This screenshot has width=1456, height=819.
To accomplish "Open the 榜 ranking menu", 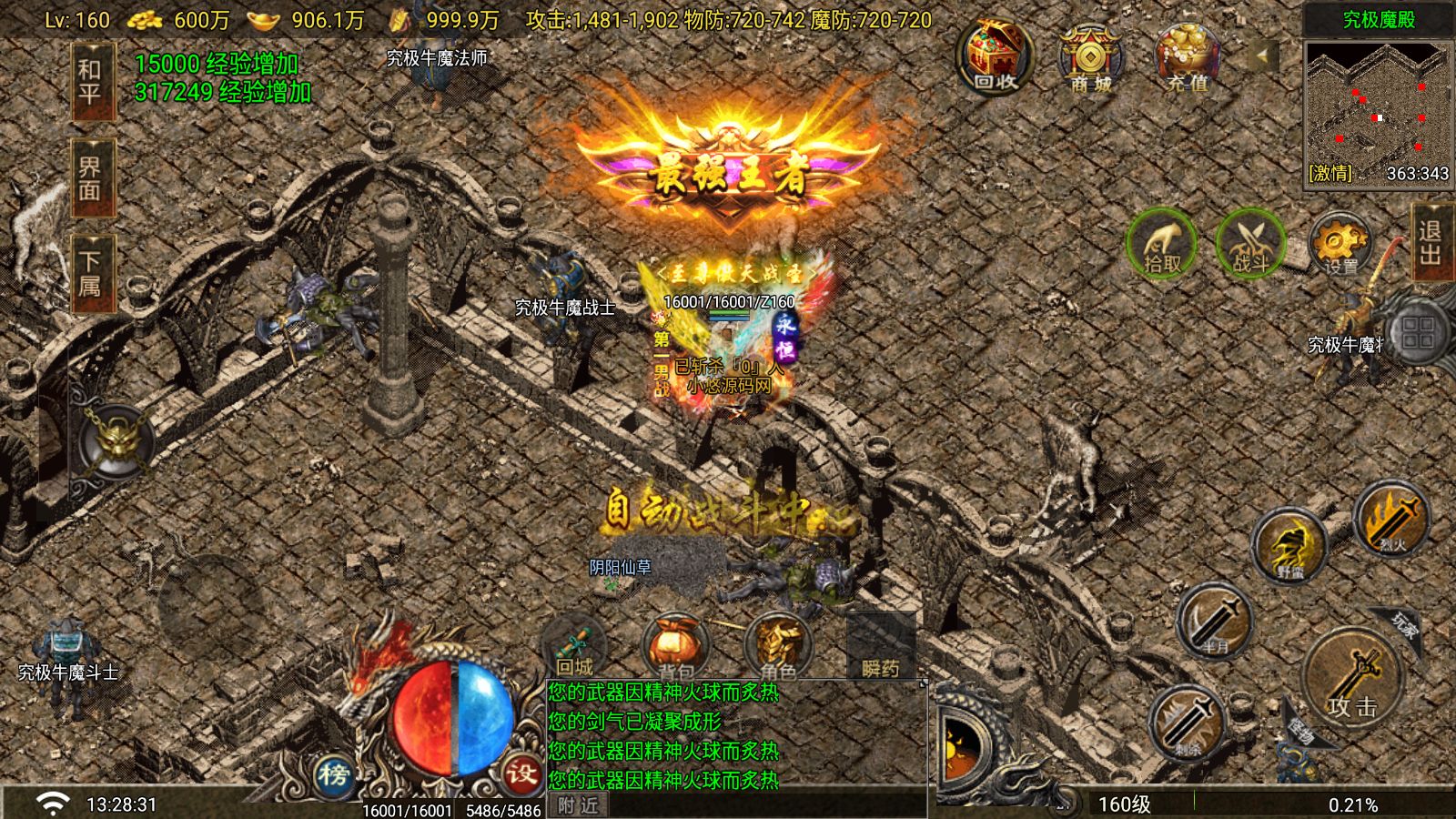I will [x=336, y=774].
